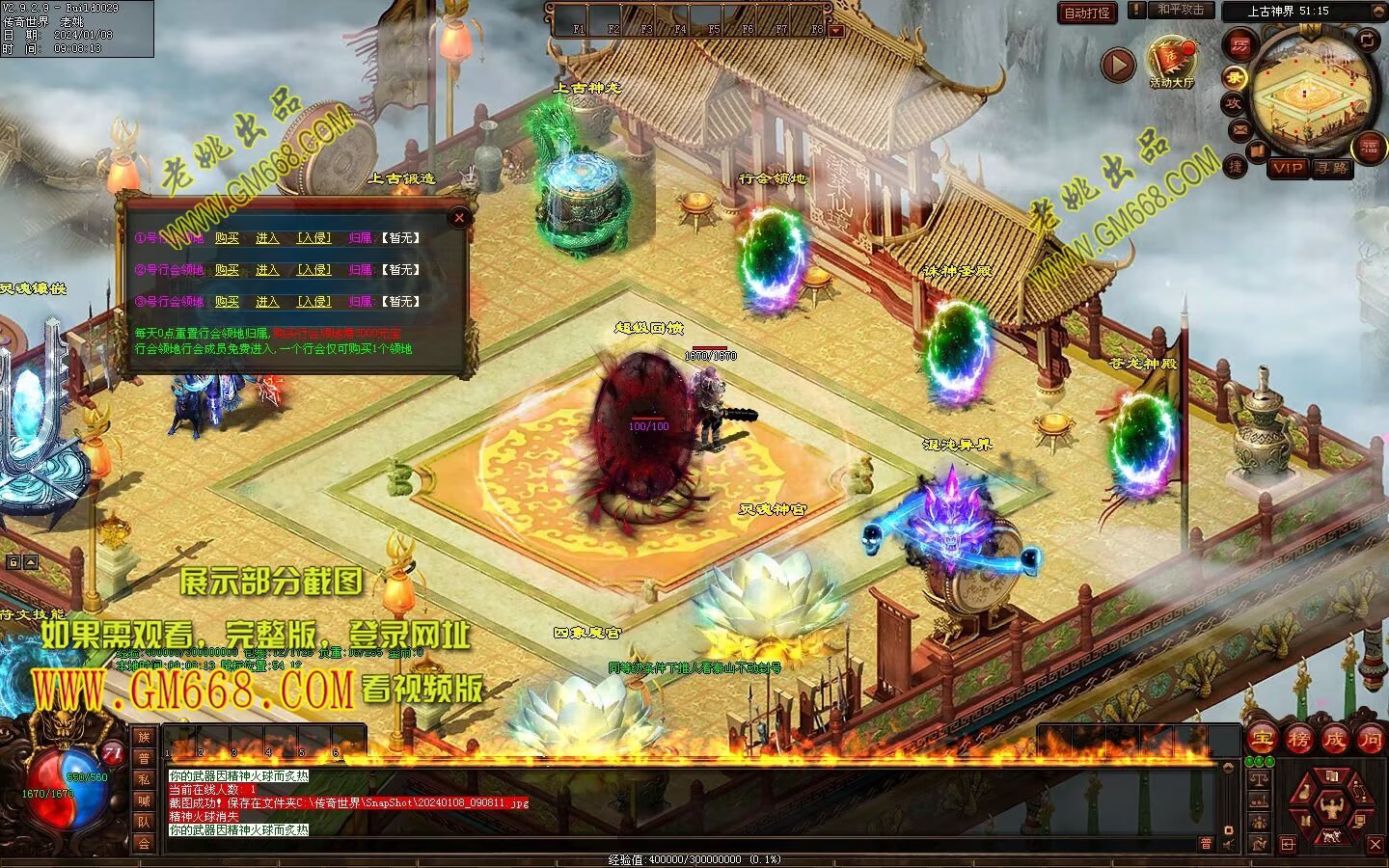The image size is (1389, 868).
Task: Click the round play arrow button
Action: [x=1118, y=66]
